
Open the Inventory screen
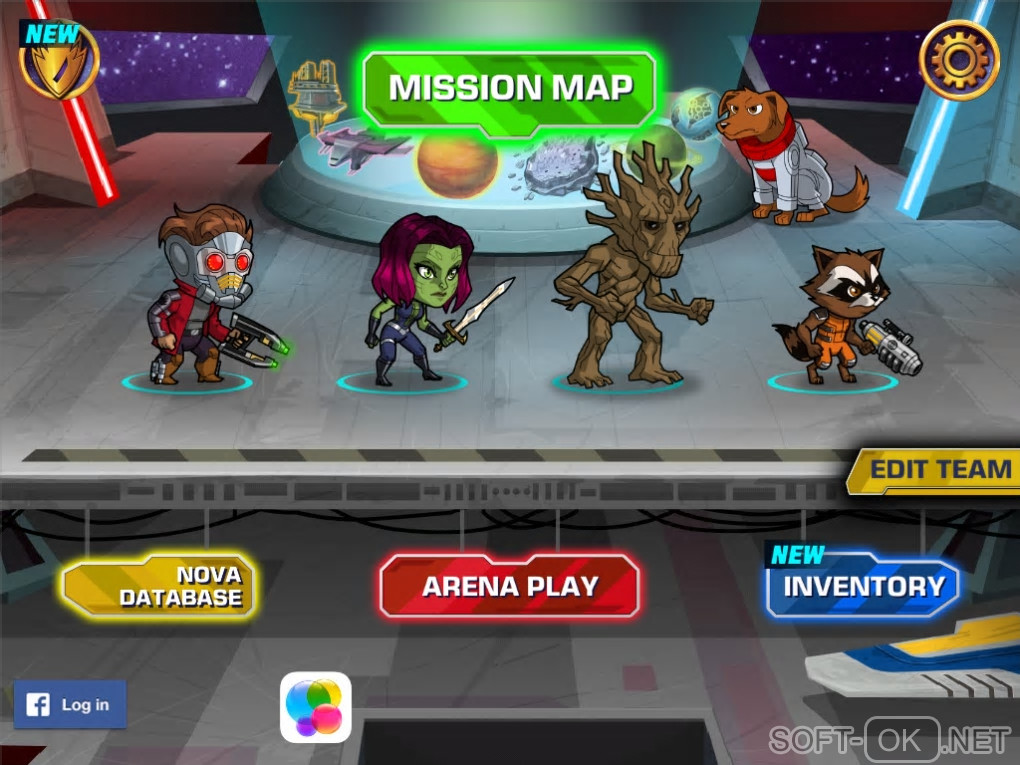[863, 587]
